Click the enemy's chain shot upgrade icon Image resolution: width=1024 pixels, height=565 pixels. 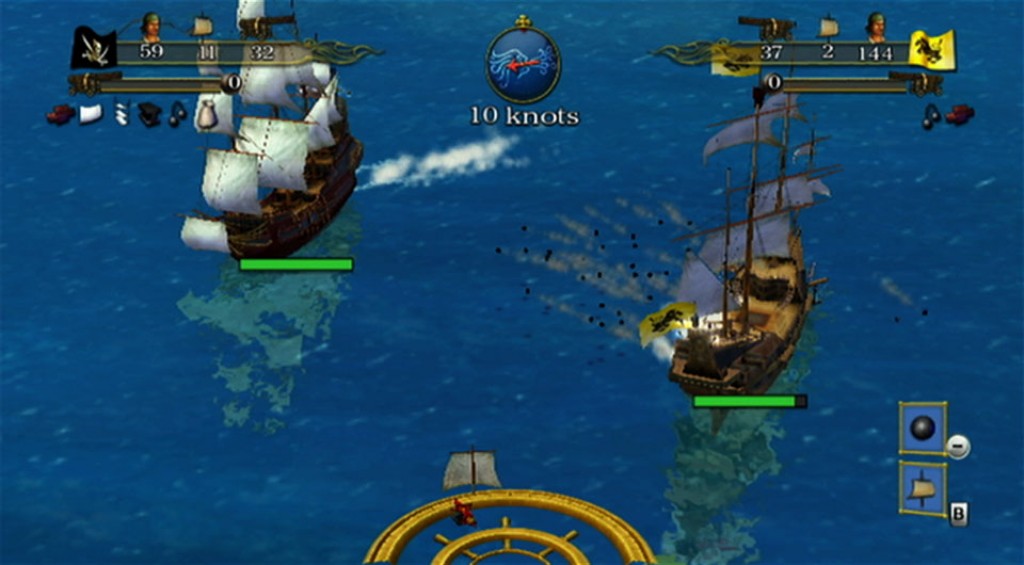(x=931, y=116)
